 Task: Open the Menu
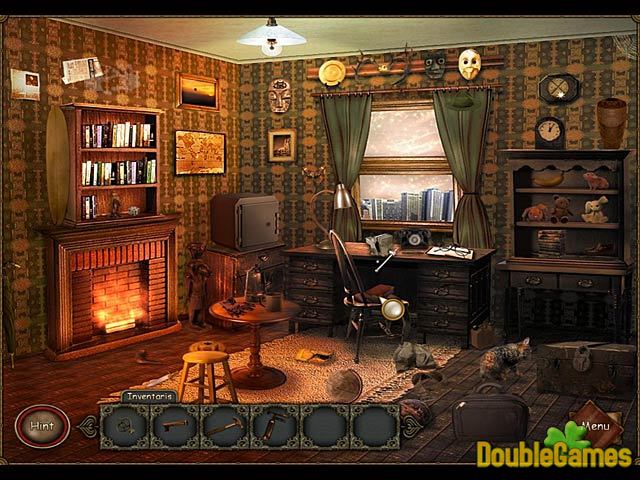click(x=594, y=425)
